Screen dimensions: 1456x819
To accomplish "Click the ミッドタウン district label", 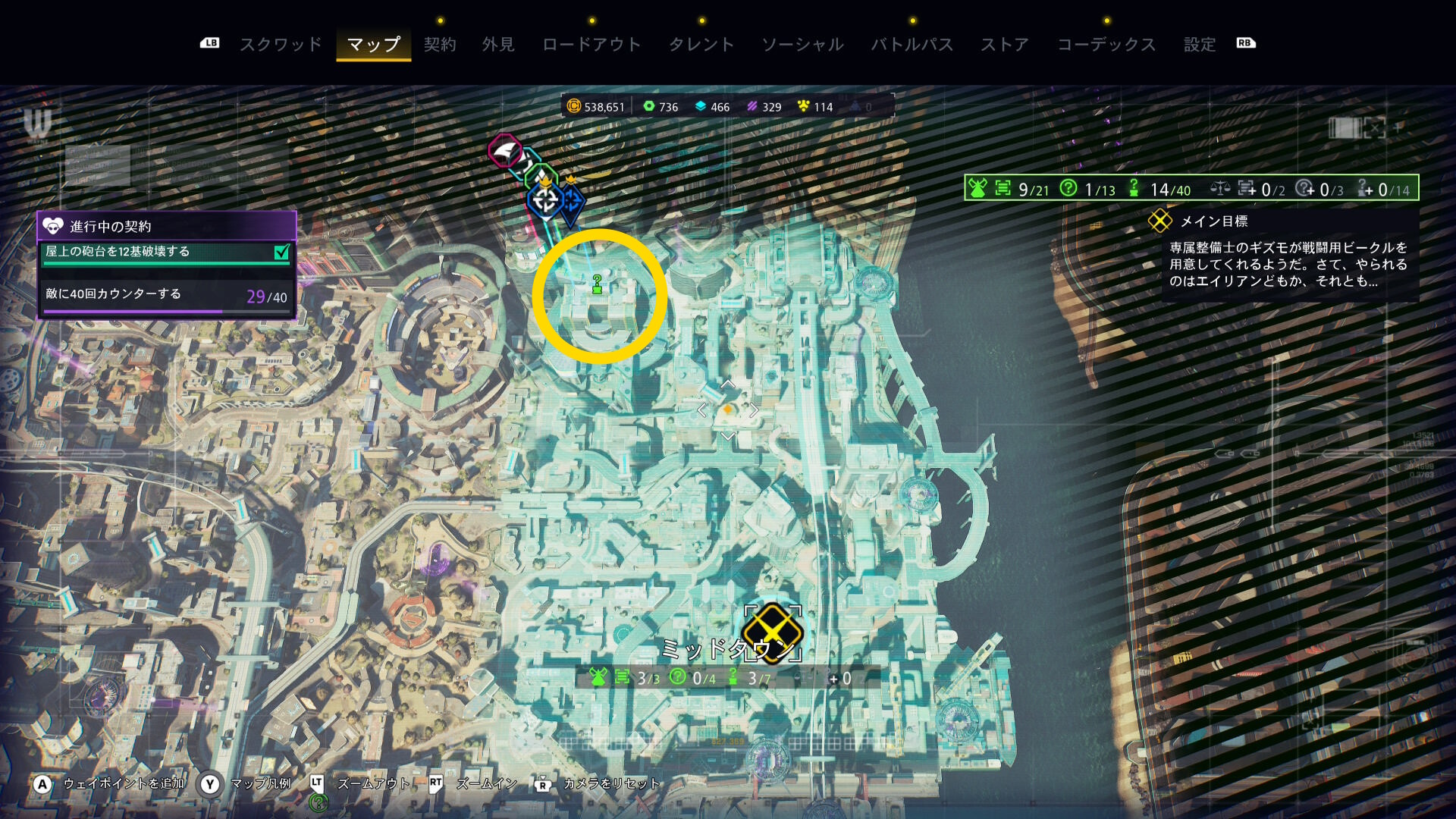I will tap(717, 650).
